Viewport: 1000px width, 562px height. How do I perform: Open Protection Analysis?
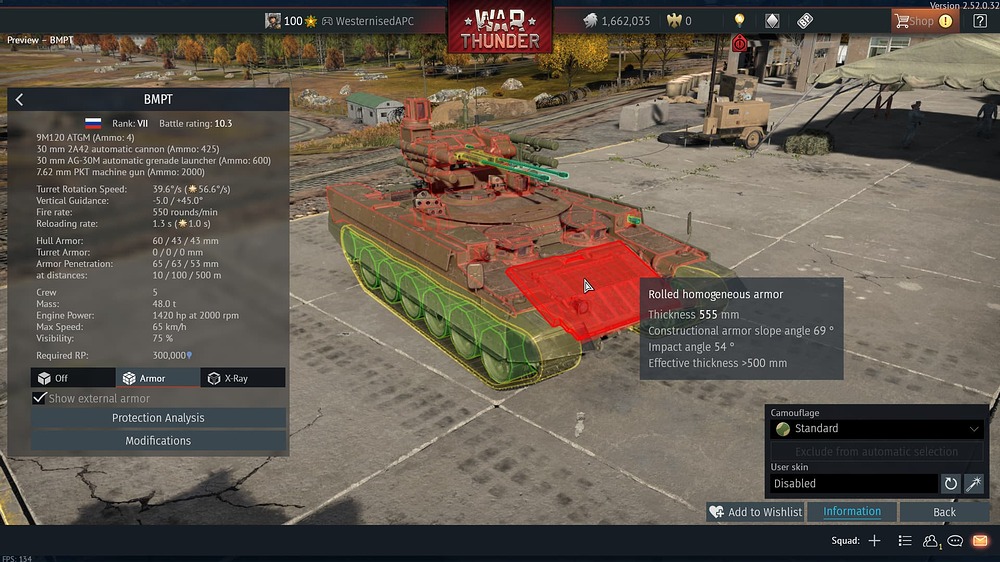click(x=158, y=418)
